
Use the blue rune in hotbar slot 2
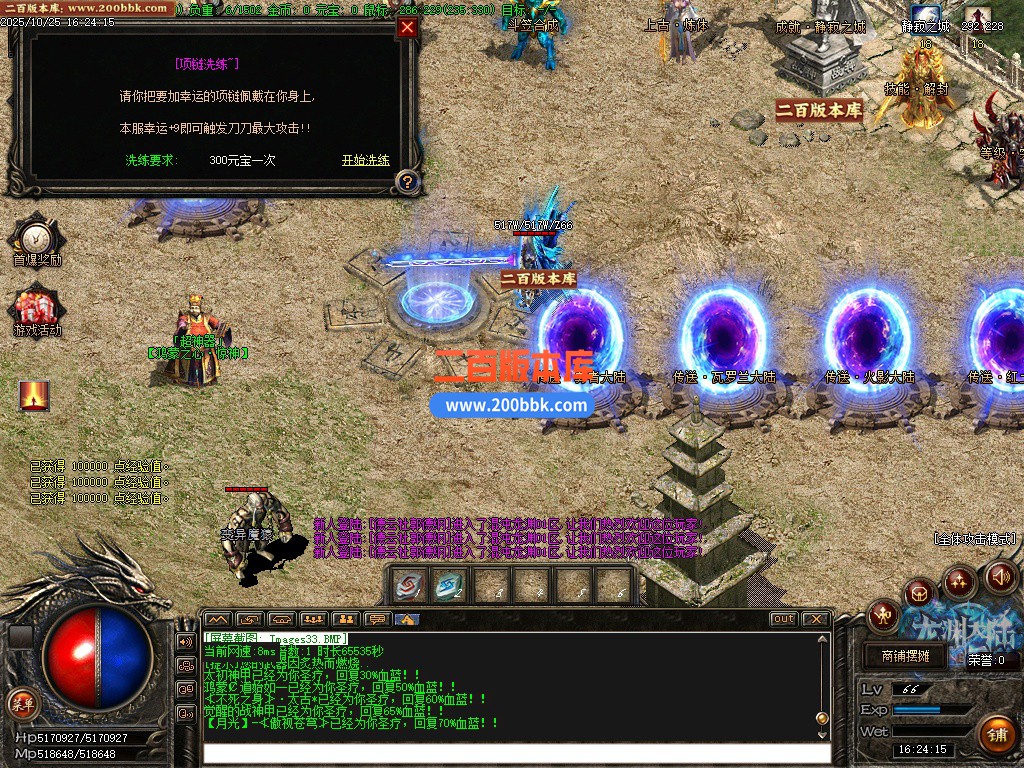pos(450,585)
